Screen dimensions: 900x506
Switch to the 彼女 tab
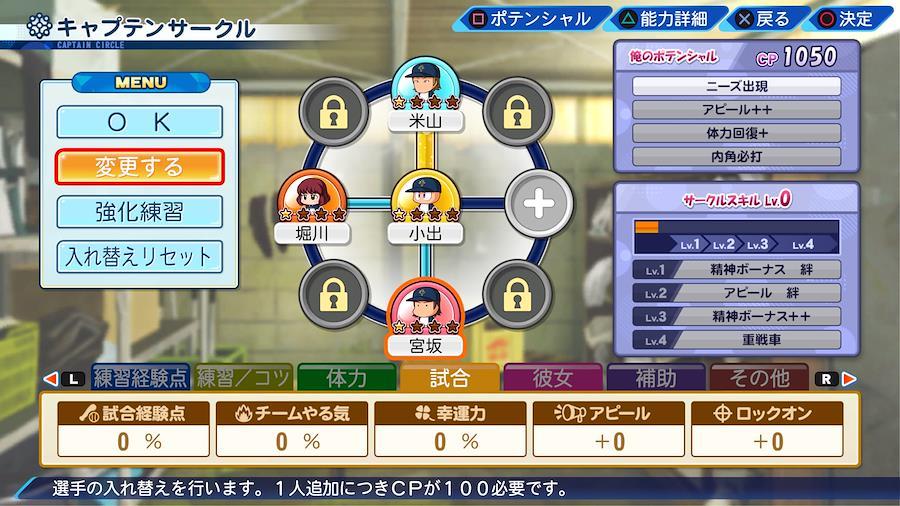click(553, 378)
